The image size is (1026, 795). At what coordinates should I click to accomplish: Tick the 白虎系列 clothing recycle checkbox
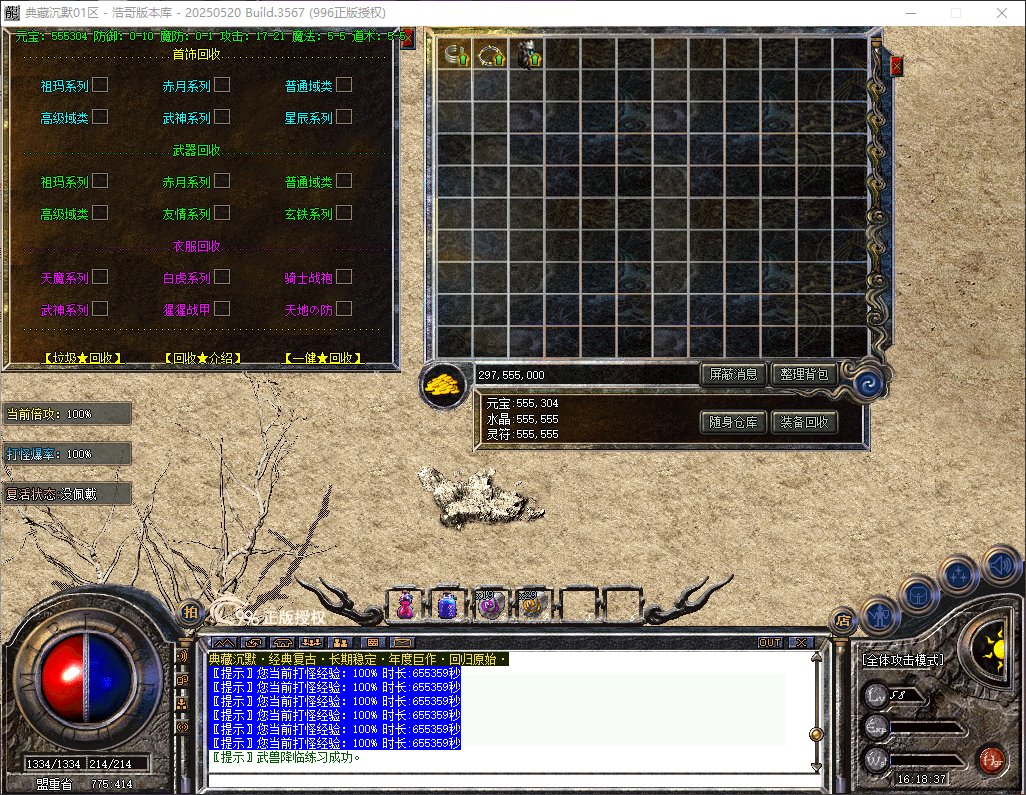click(x=222, y=277)
